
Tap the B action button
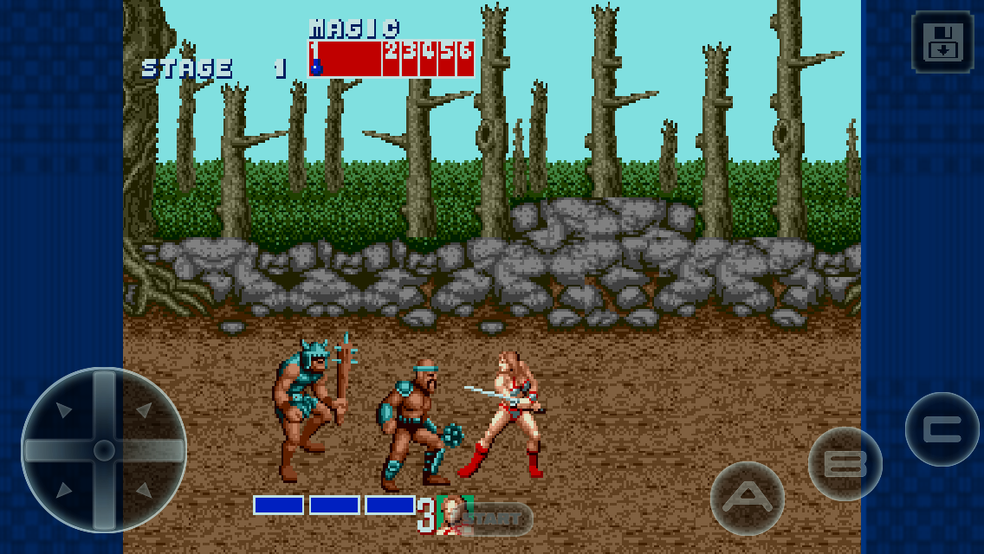tap(845, 463)
